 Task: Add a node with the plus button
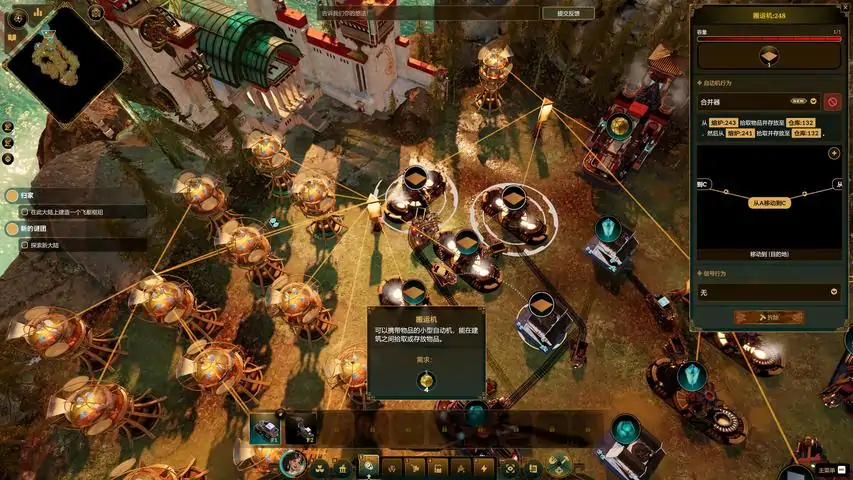[833, 153]
